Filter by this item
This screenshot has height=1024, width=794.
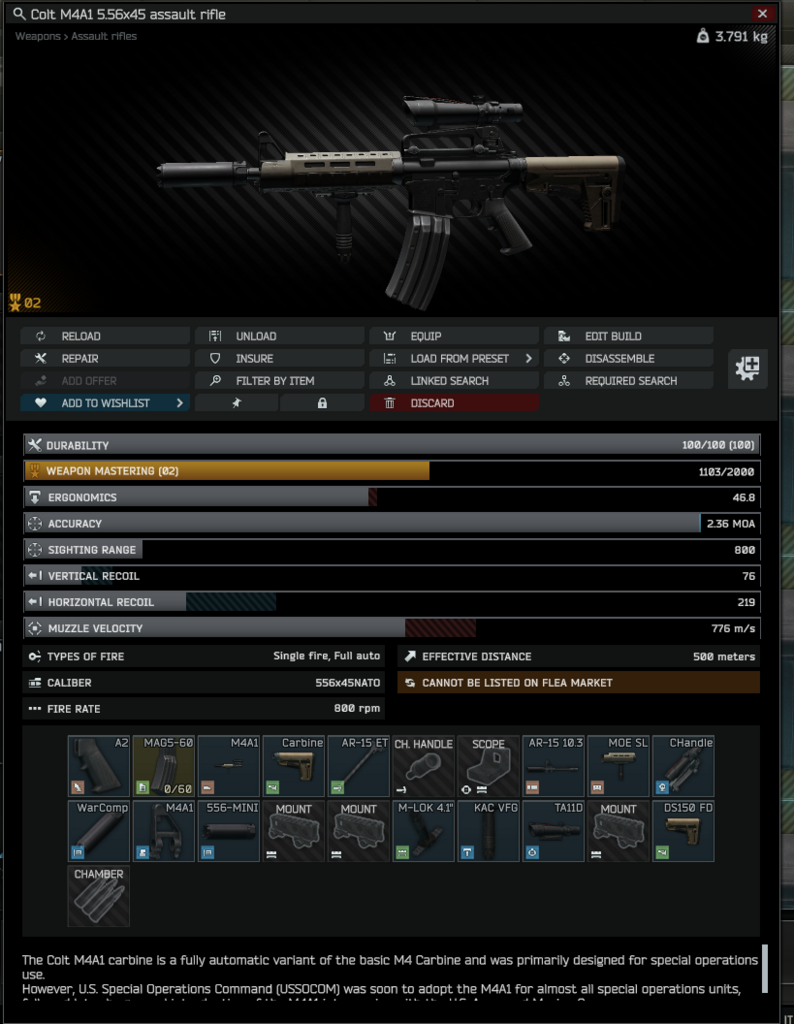279,381
